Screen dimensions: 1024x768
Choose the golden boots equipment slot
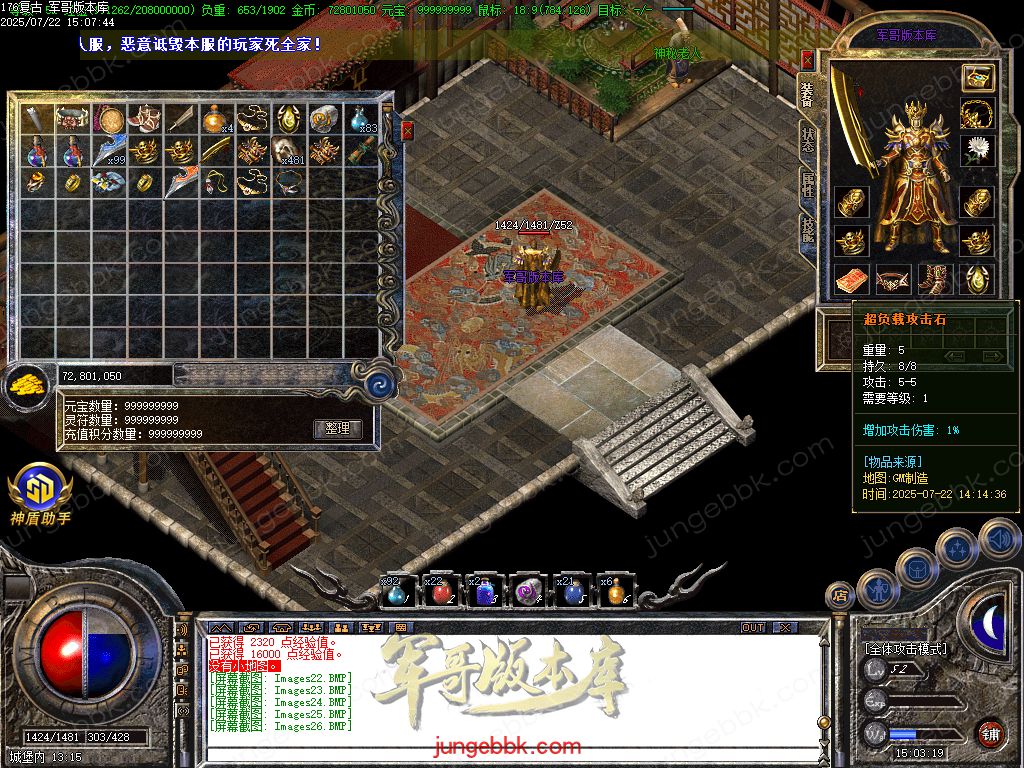click(936, 279)
